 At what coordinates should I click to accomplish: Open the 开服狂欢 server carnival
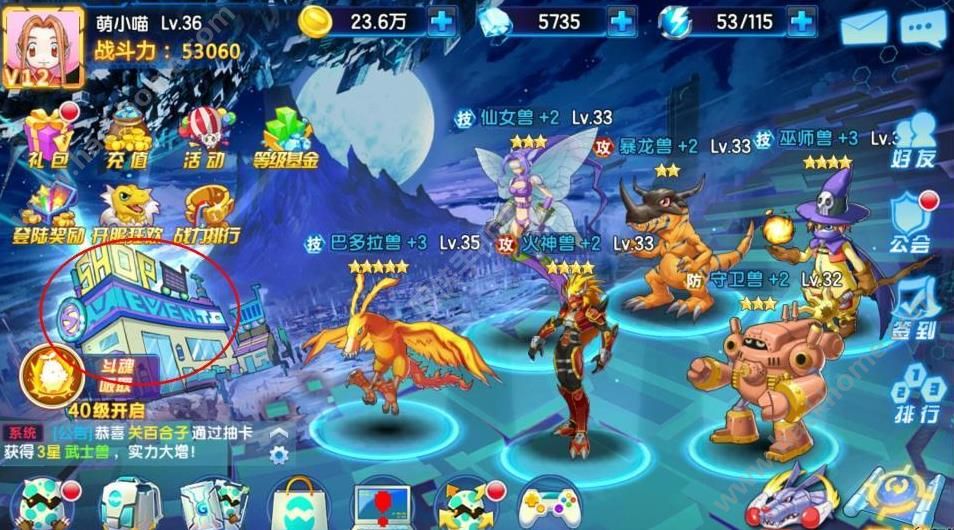click(125, 215)
